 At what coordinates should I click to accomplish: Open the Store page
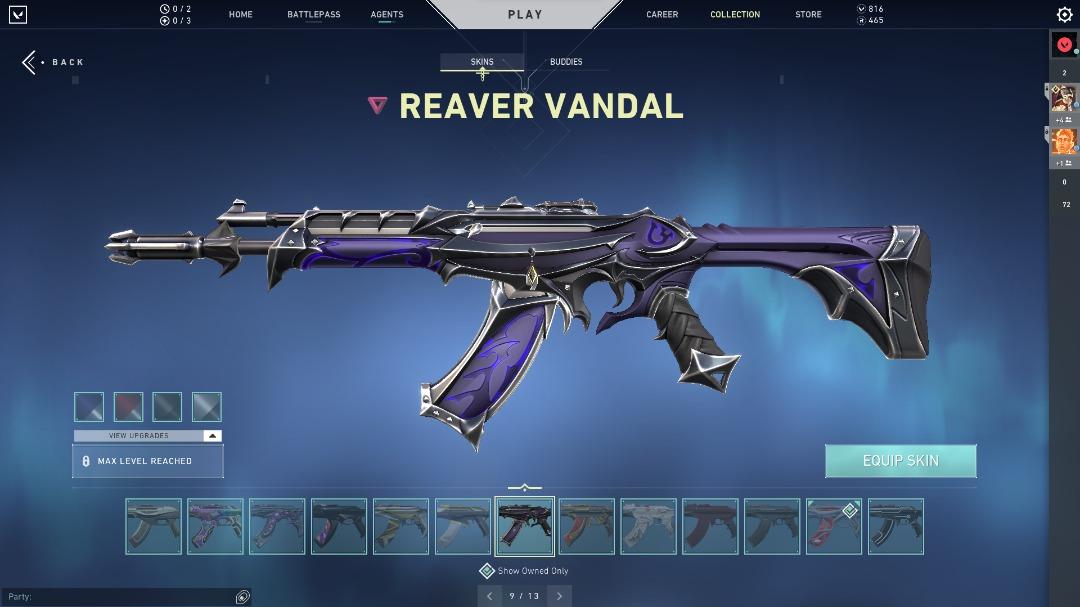(x=808, y=15)
